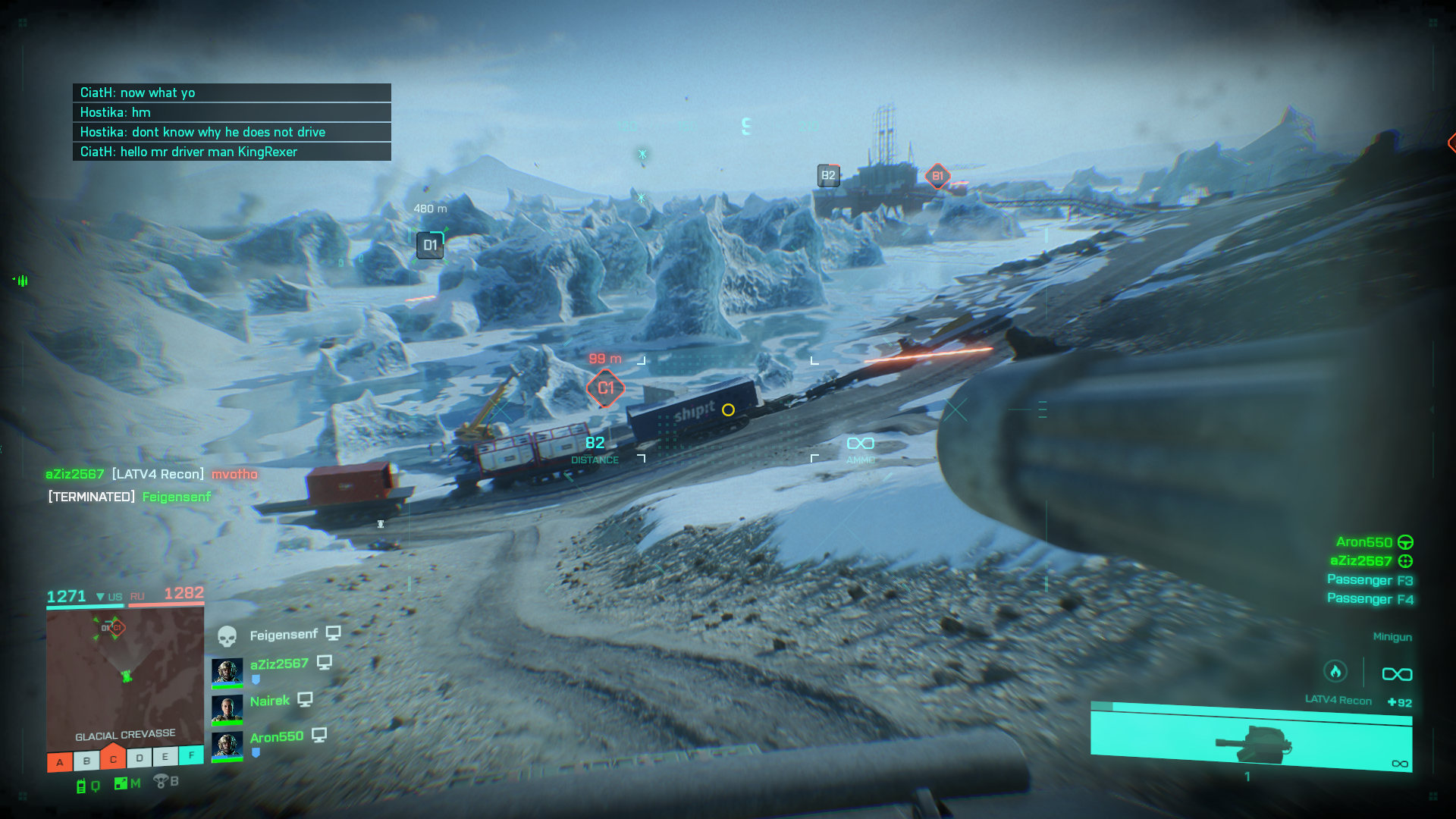Viewport: 1456px width, 819px height.
Task: Select the B1 objective marker
Action: coord(937,176)
